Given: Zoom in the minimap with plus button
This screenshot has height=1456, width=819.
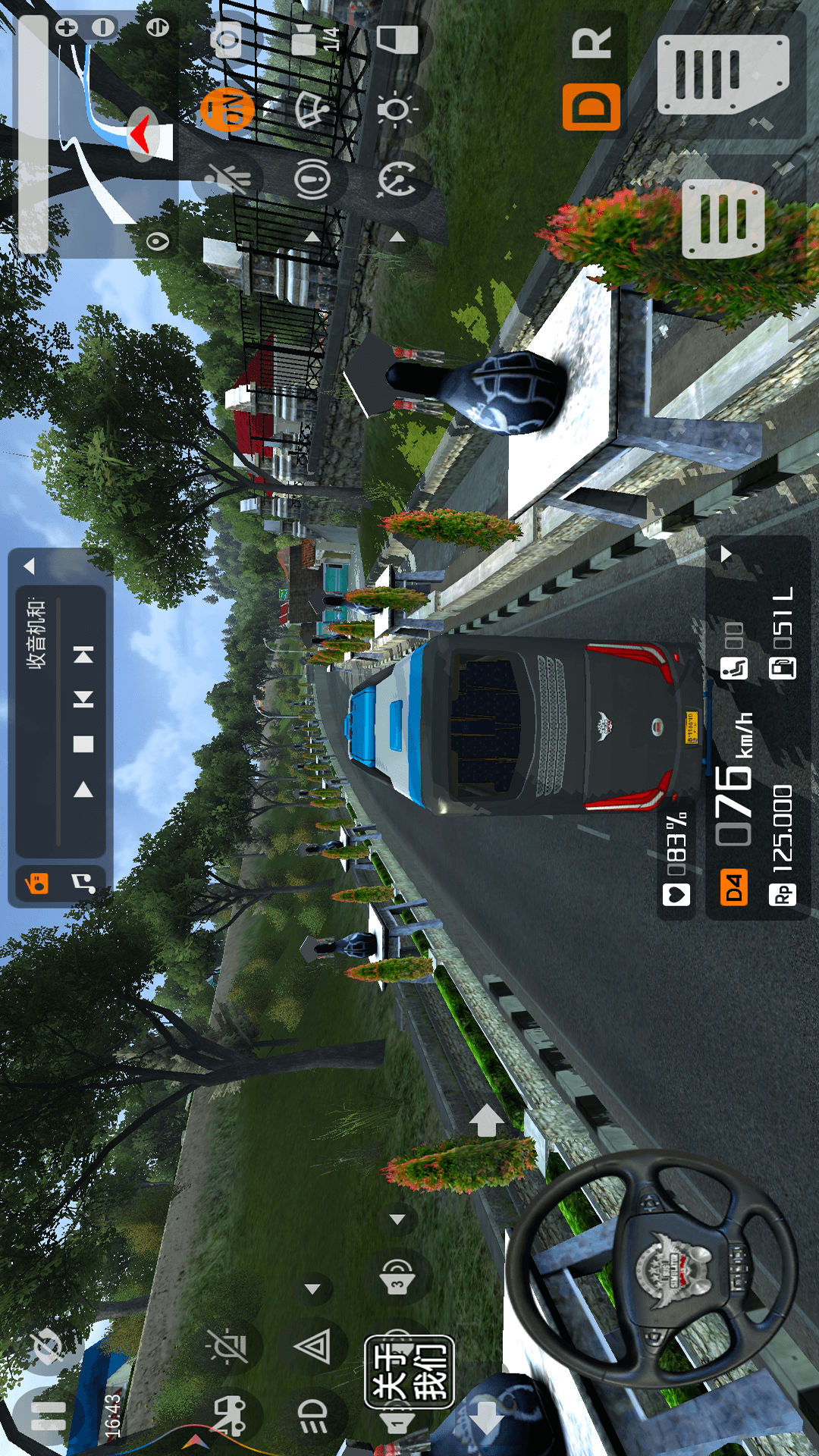Looking at the screenshot, I should pyautogui.click(x=67, y=28).
